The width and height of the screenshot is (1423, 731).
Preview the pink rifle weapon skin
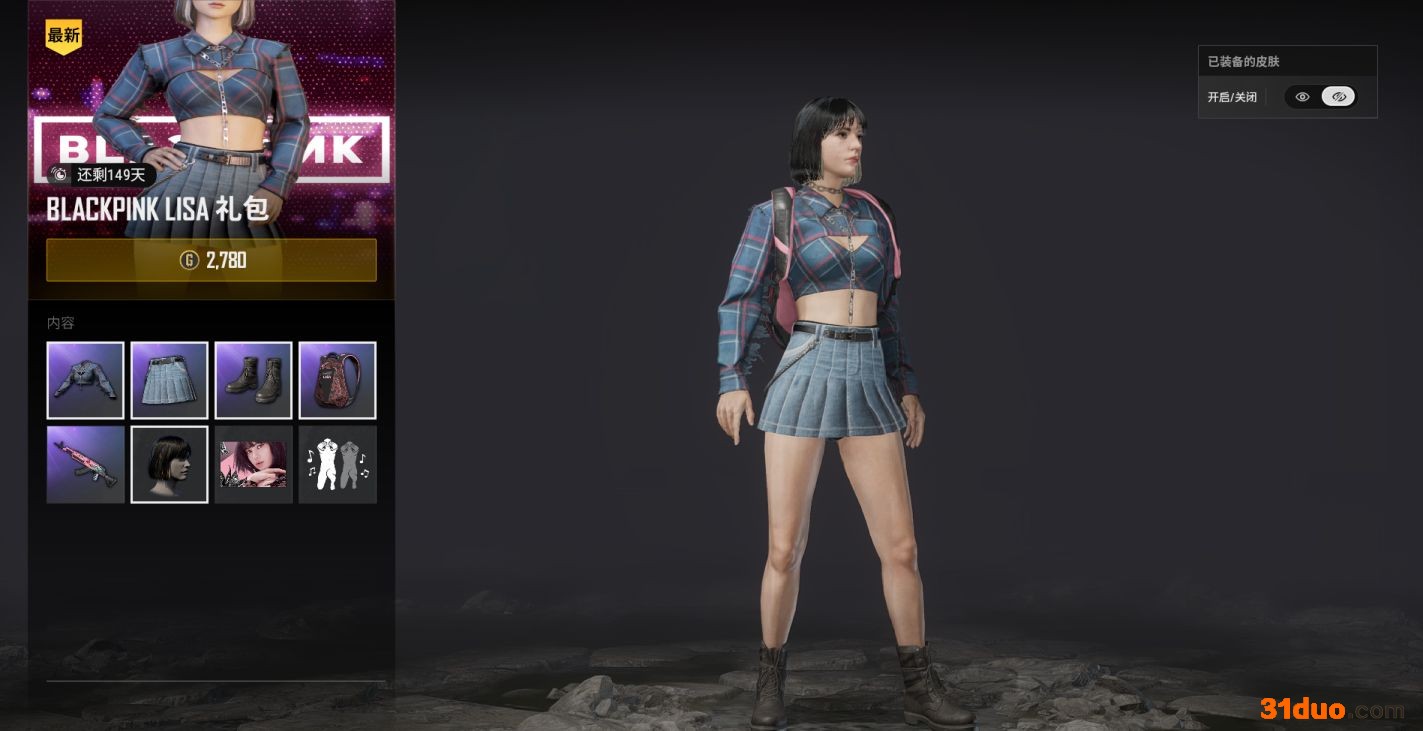(85, 464)
